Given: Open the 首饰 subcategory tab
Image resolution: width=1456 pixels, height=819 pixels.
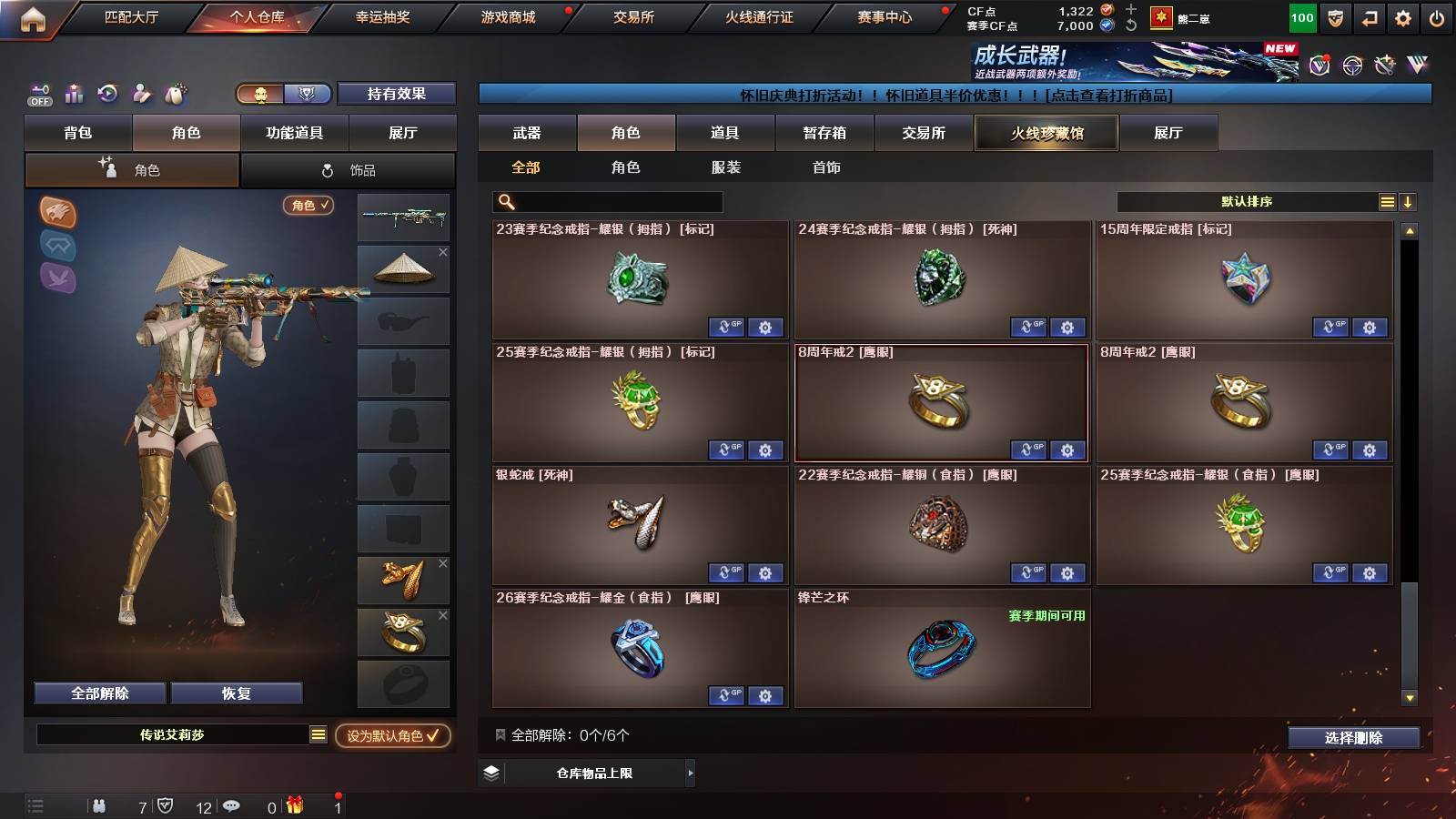Looking at the screenshot, I should click(x=827, y=167).
